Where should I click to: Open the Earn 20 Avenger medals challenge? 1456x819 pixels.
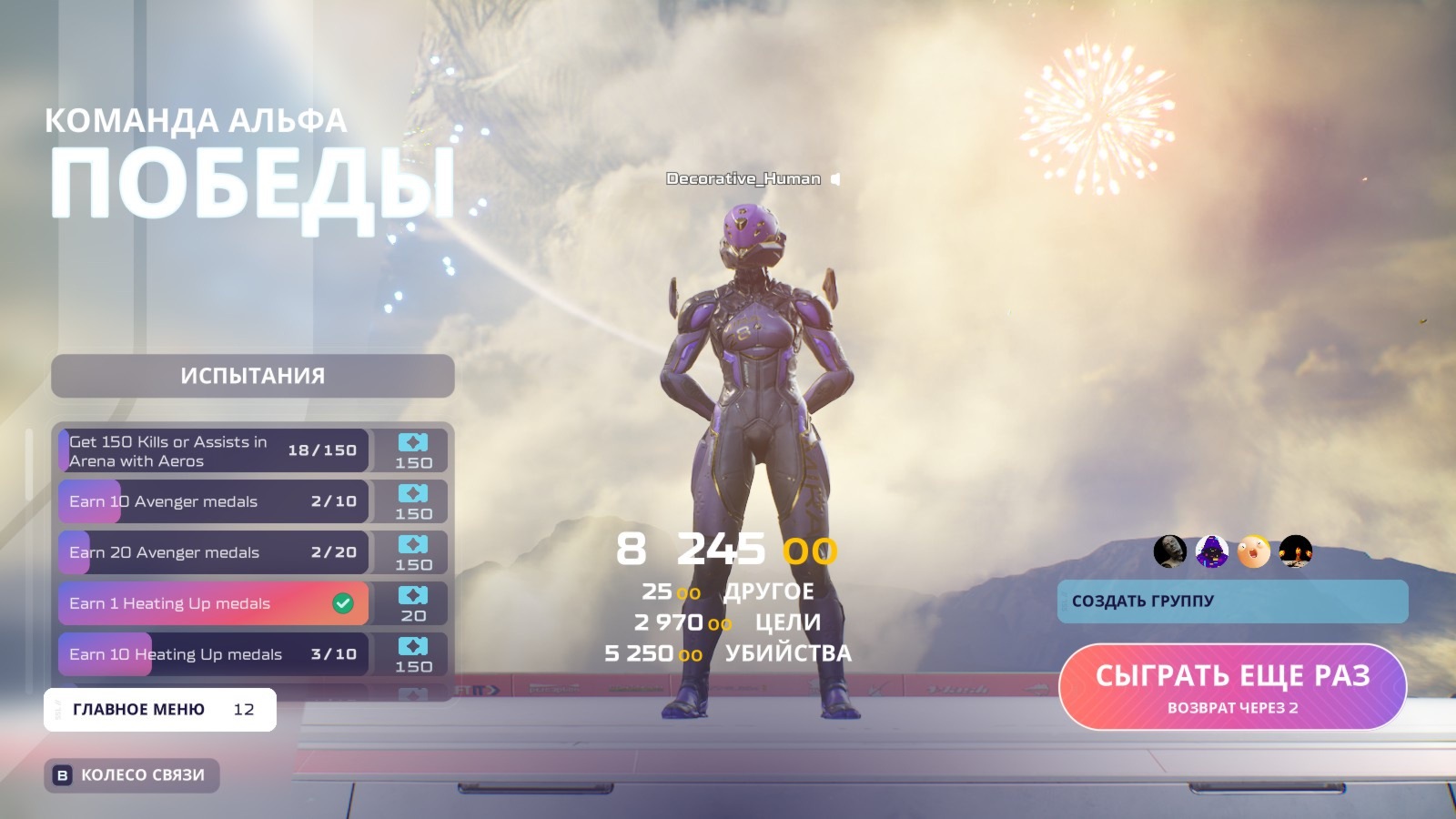tap(214, 552)
